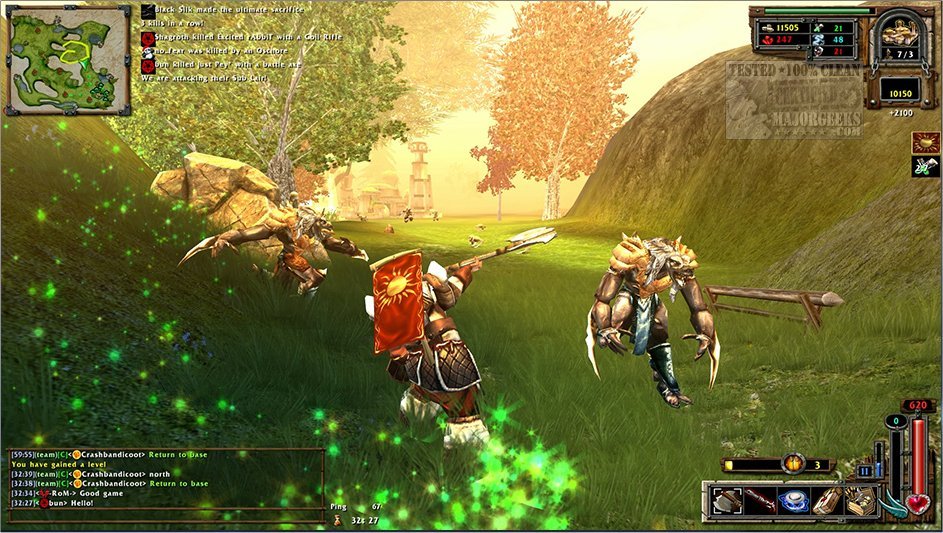
Task: Activate the glowing blue ring ability
Action: pos(794,500)
